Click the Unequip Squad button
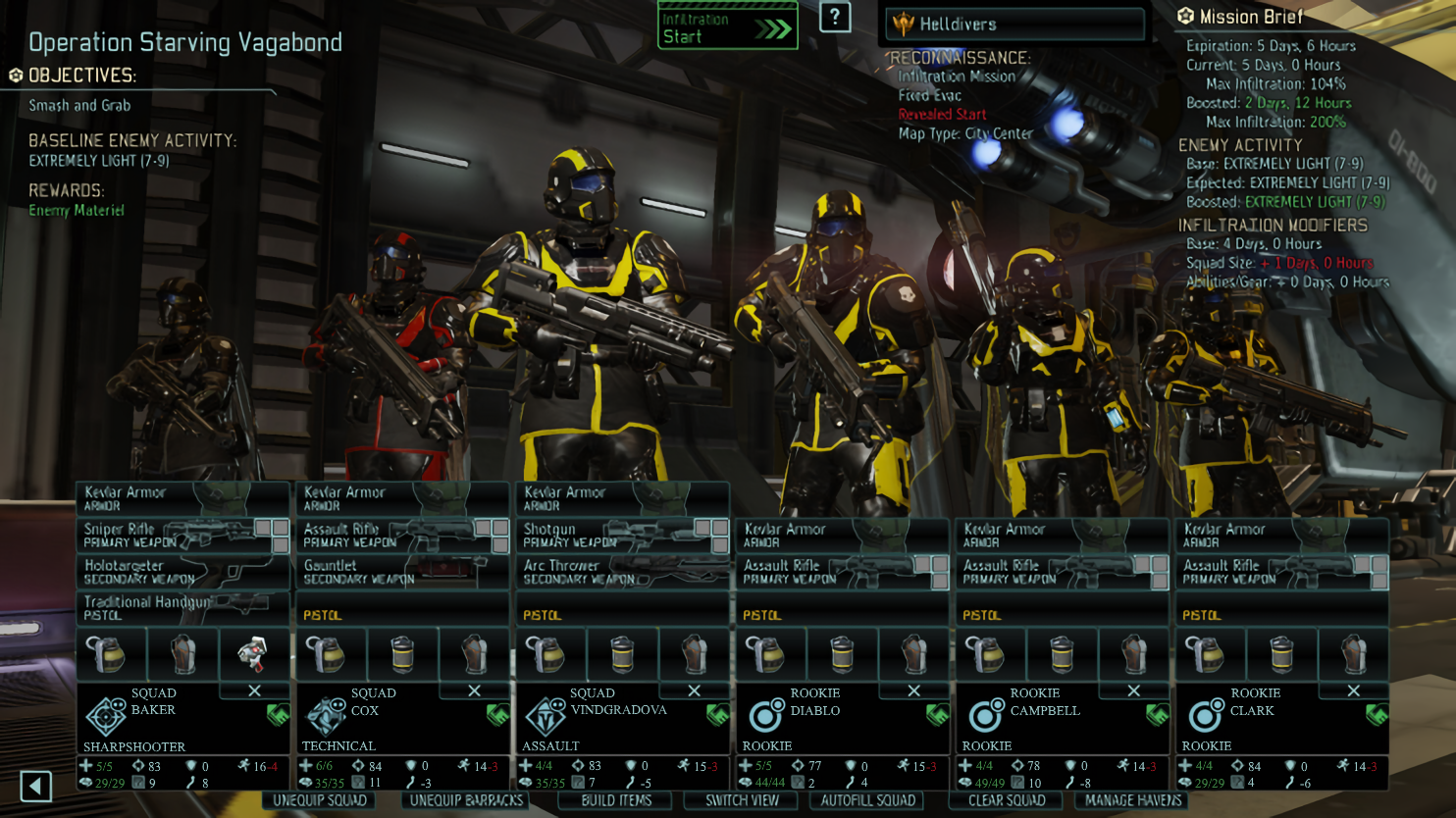The image size is (1456, 818). tap(320, 800)
